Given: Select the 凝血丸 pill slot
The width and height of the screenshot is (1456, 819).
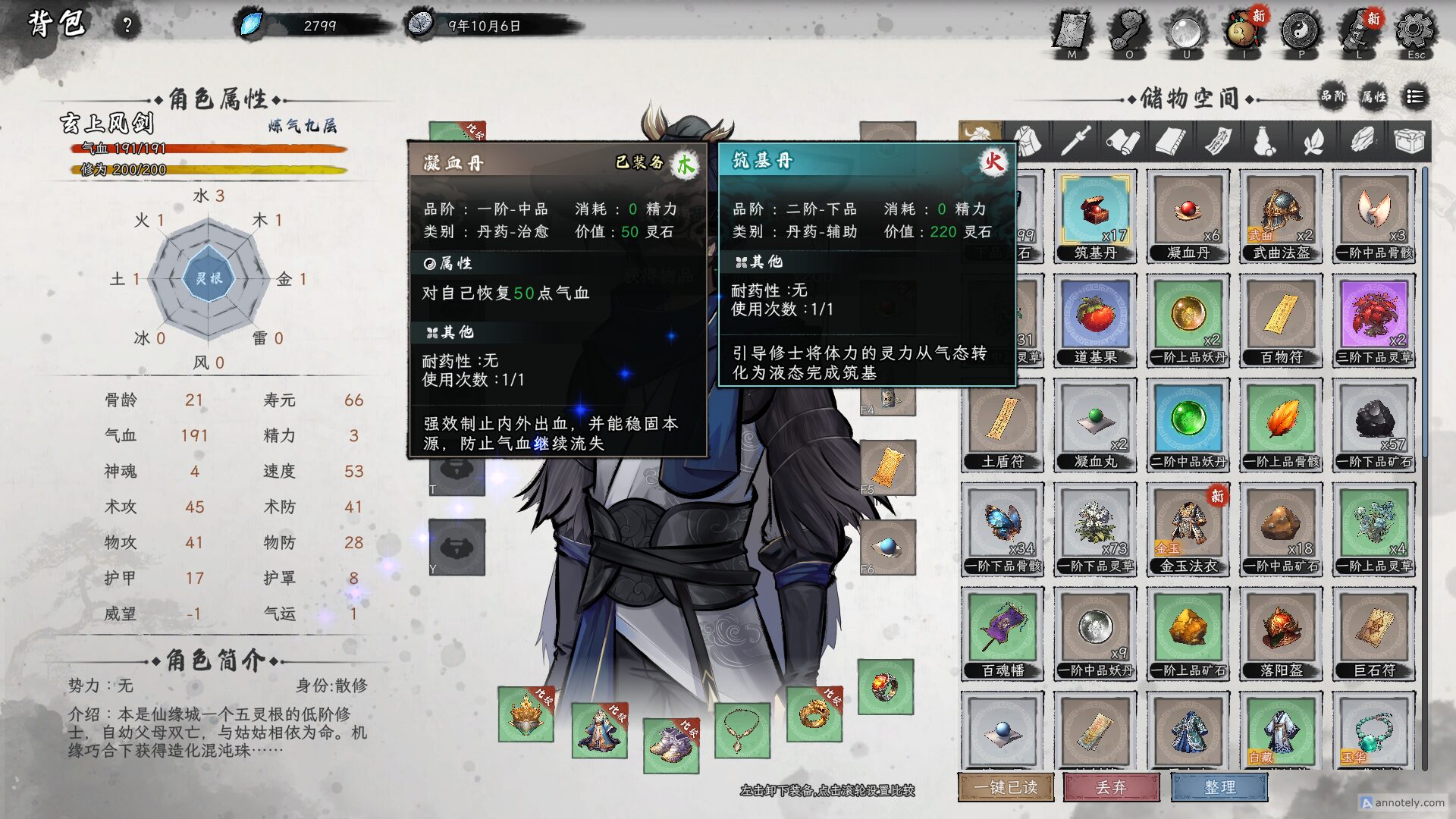Looking at the screenshot, I should [x=1095, y=425].
